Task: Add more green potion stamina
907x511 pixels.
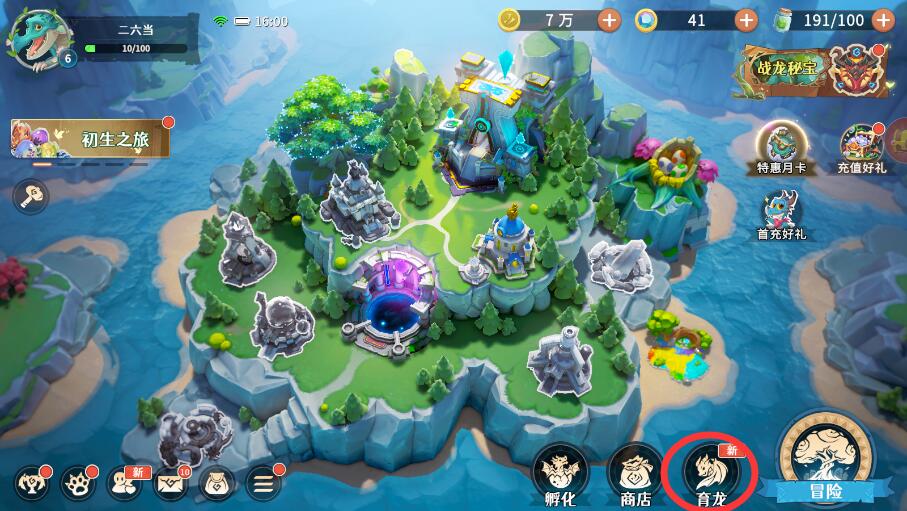Action: [x=883, y=19]
